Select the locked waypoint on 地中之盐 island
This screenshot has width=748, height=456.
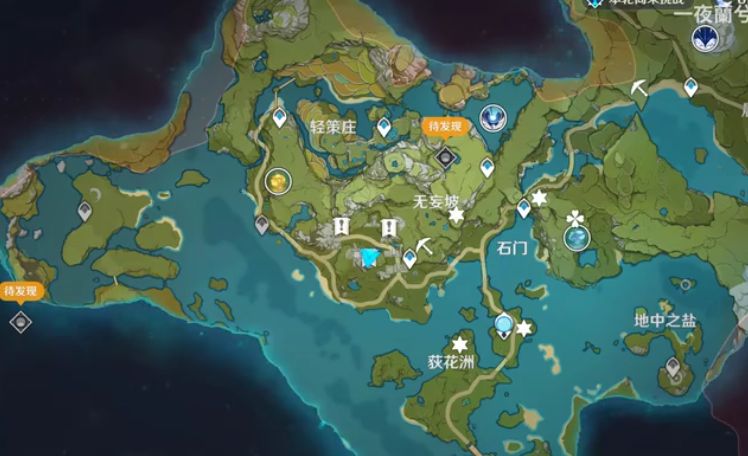pos(673,368)
